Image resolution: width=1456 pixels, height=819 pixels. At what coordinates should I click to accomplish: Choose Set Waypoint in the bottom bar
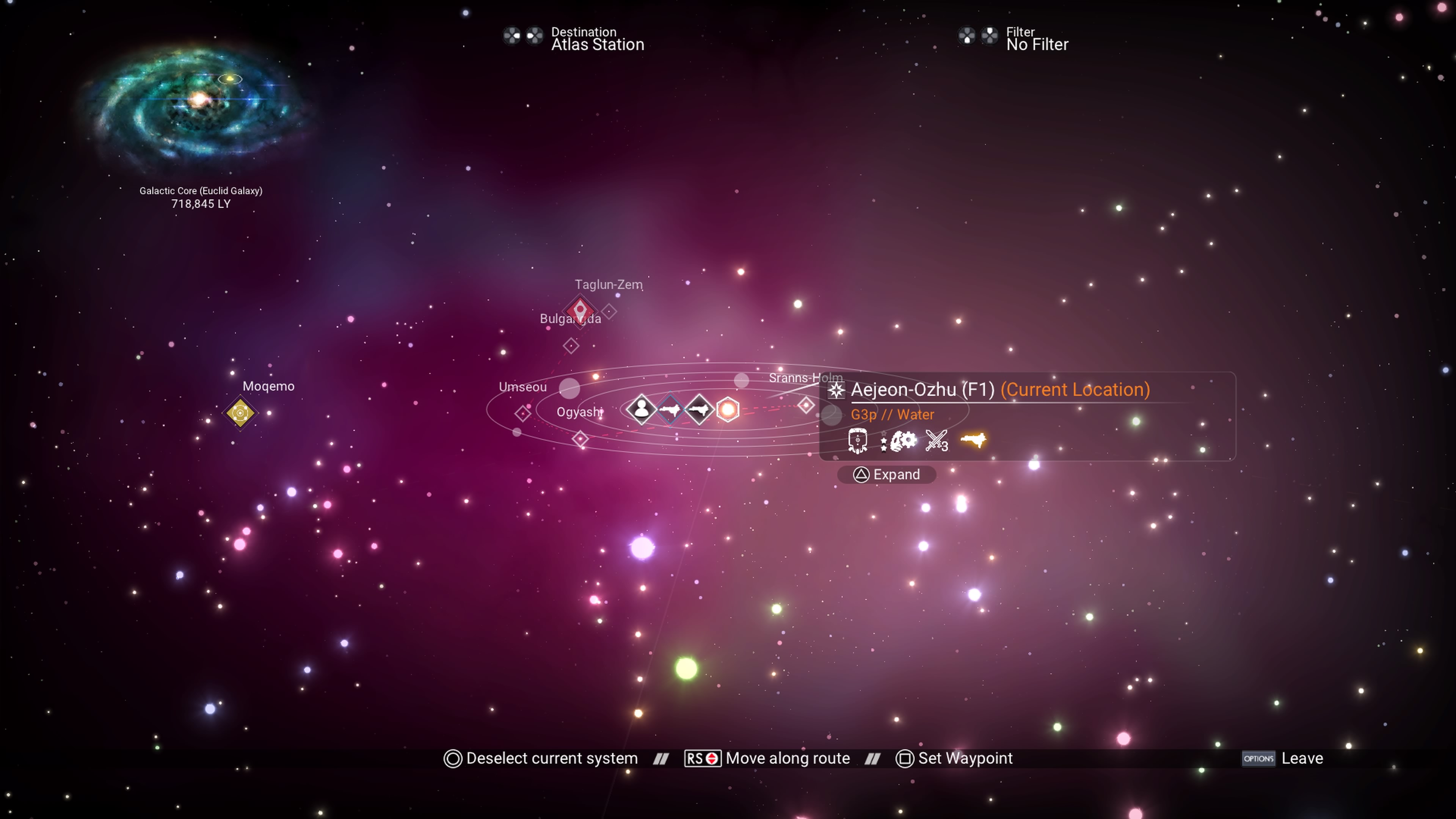click(955, 758)
